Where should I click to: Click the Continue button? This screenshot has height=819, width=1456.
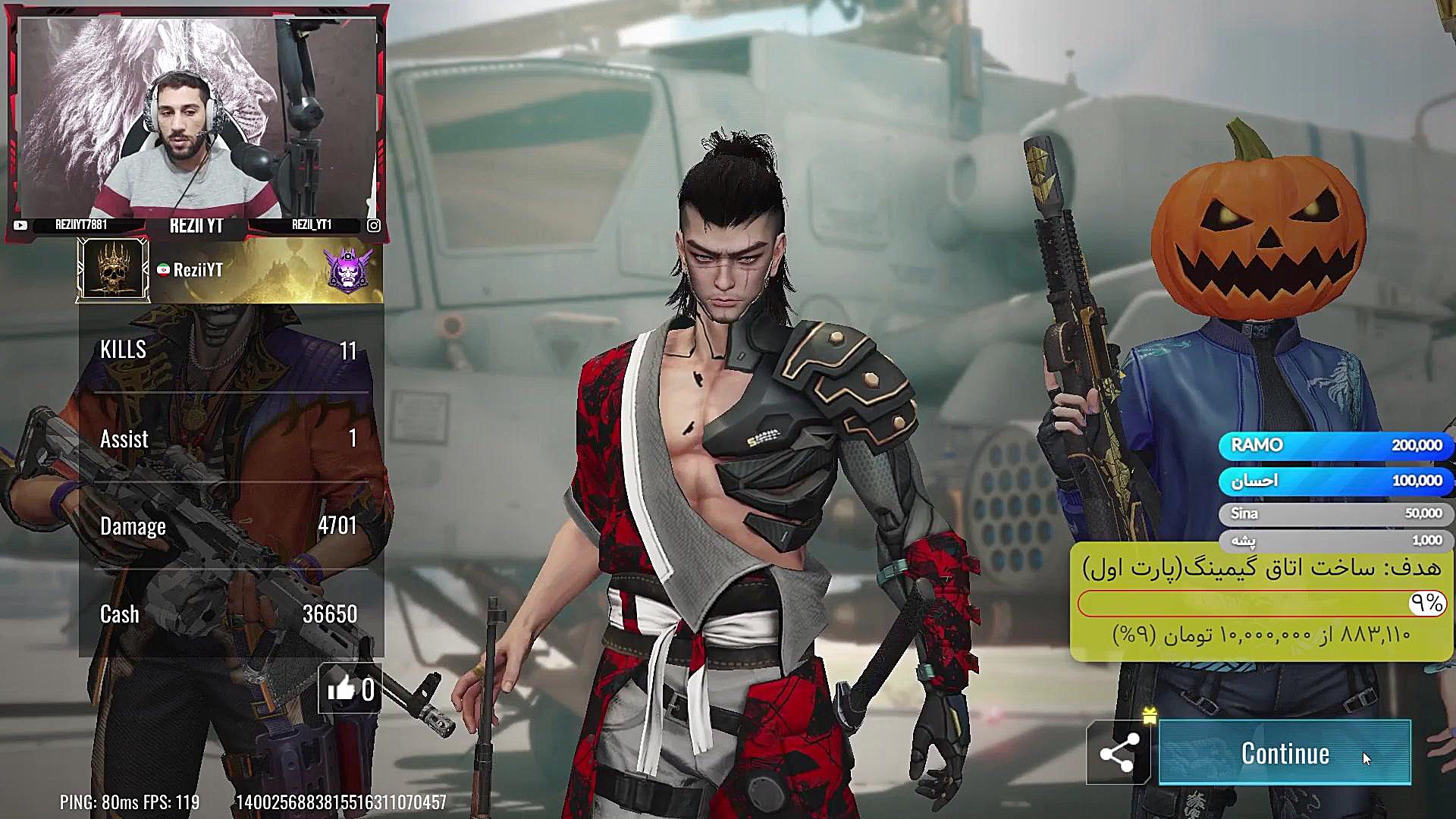[1285, 753]
